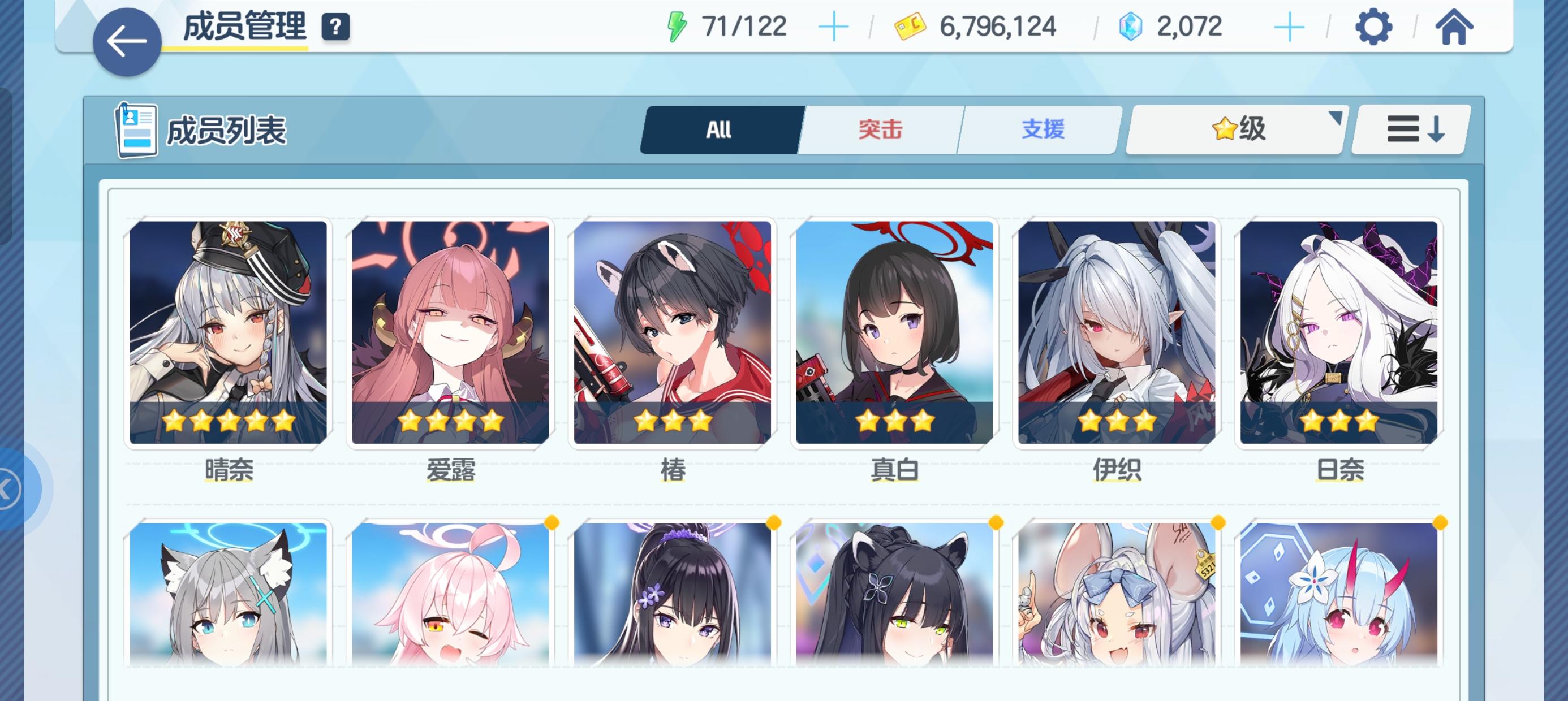This screenshot has height=701, width=1568.
Task: Select the All members tab
Action: pyautogui.click(x=719, y=128)
